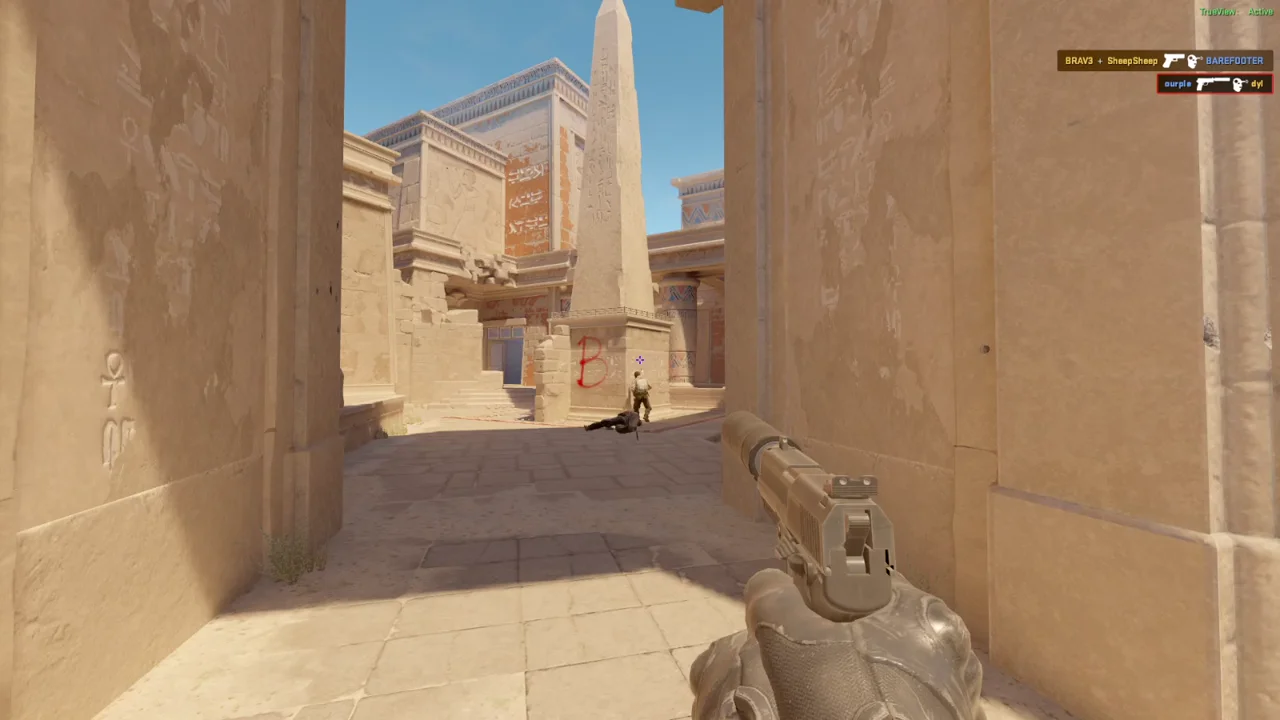Click the crosshair at screen center
The width and height of the screenshot is (1280, 720).
pyautogui.click(x=639, y=360)
